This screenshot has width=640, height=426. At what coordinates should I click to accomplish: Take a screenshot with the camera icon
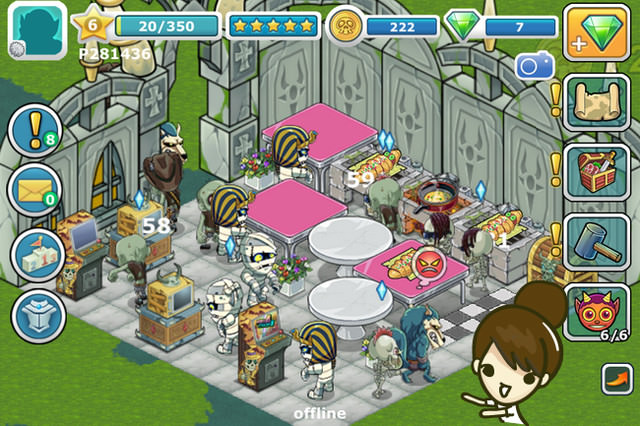[534, 66]
